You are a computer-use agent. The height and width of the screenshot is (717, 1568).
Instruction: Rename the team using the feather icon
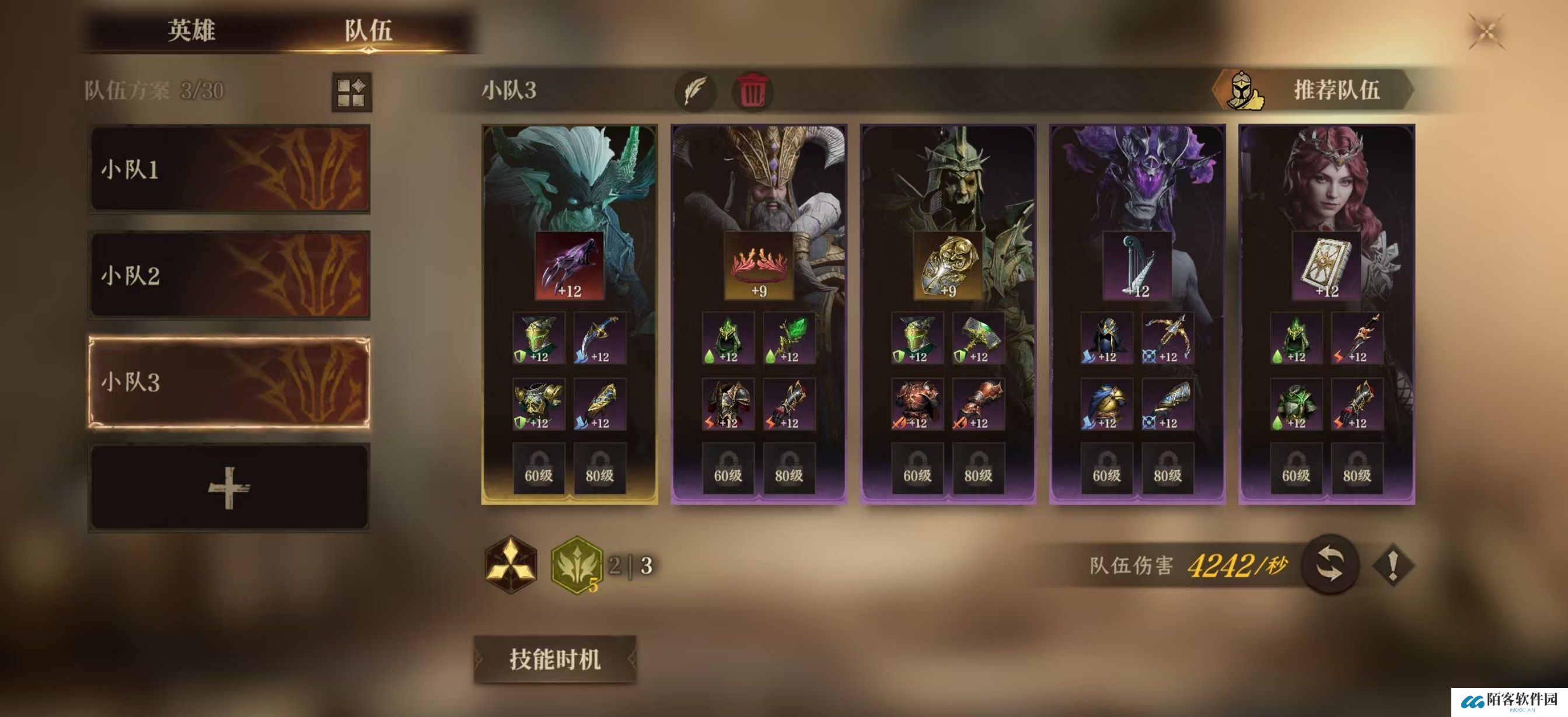695,91
